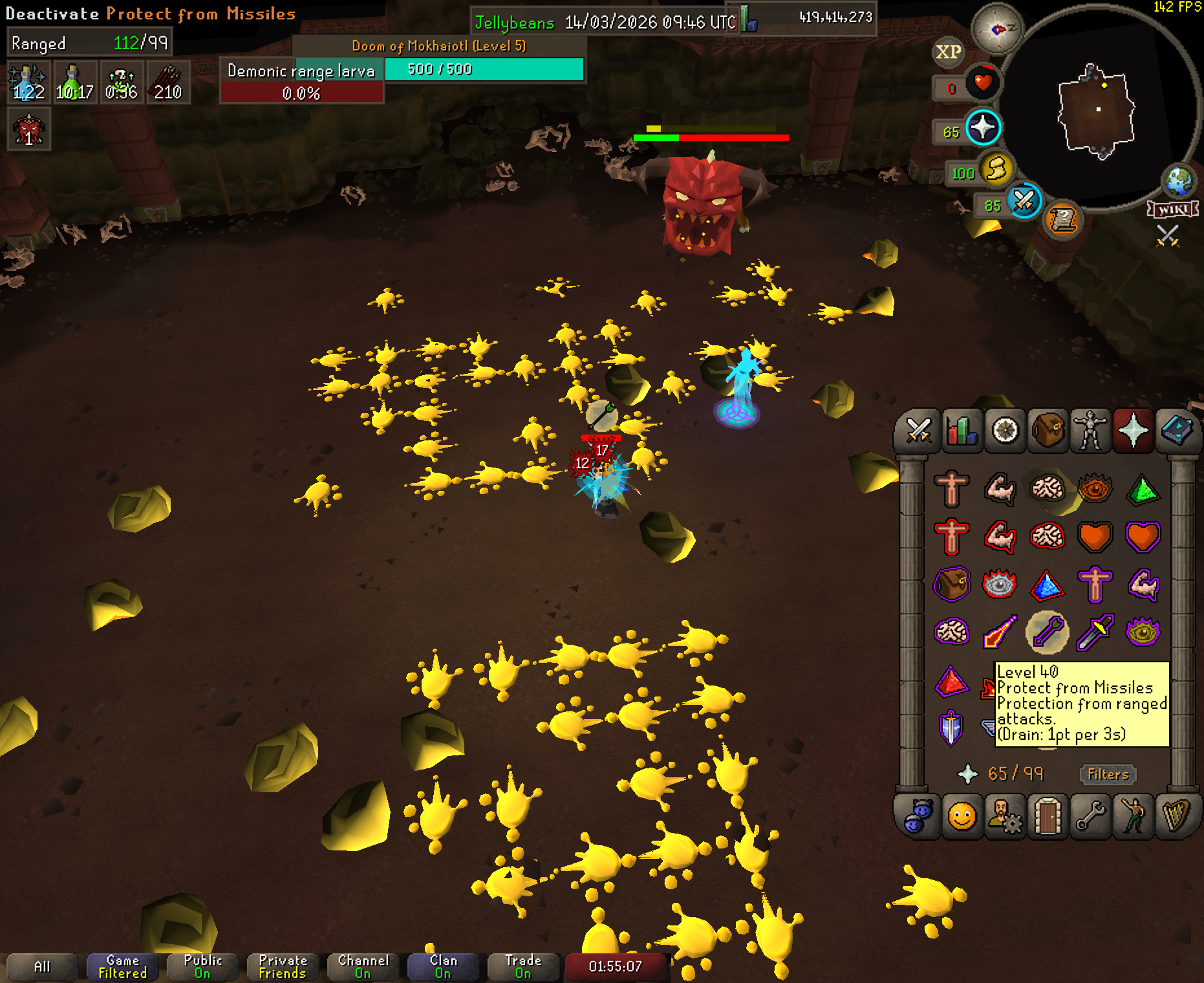Click the Wiki lookup button
Viewport: 1204px width, 983px height.
click(x=1172, y=210)
